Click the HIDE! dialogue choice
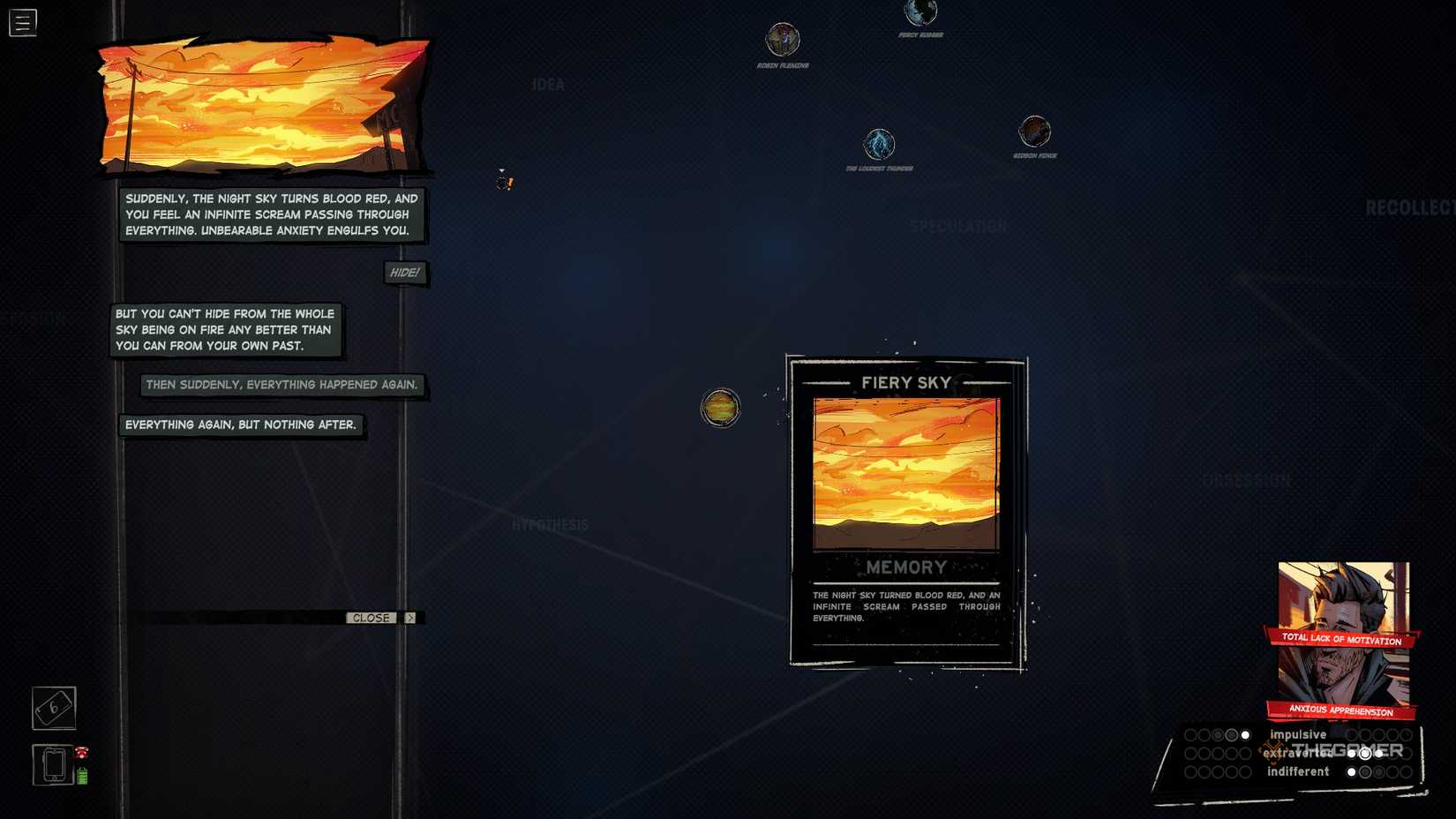Viewport: 1456px width, 819px height. coord(404,272)
